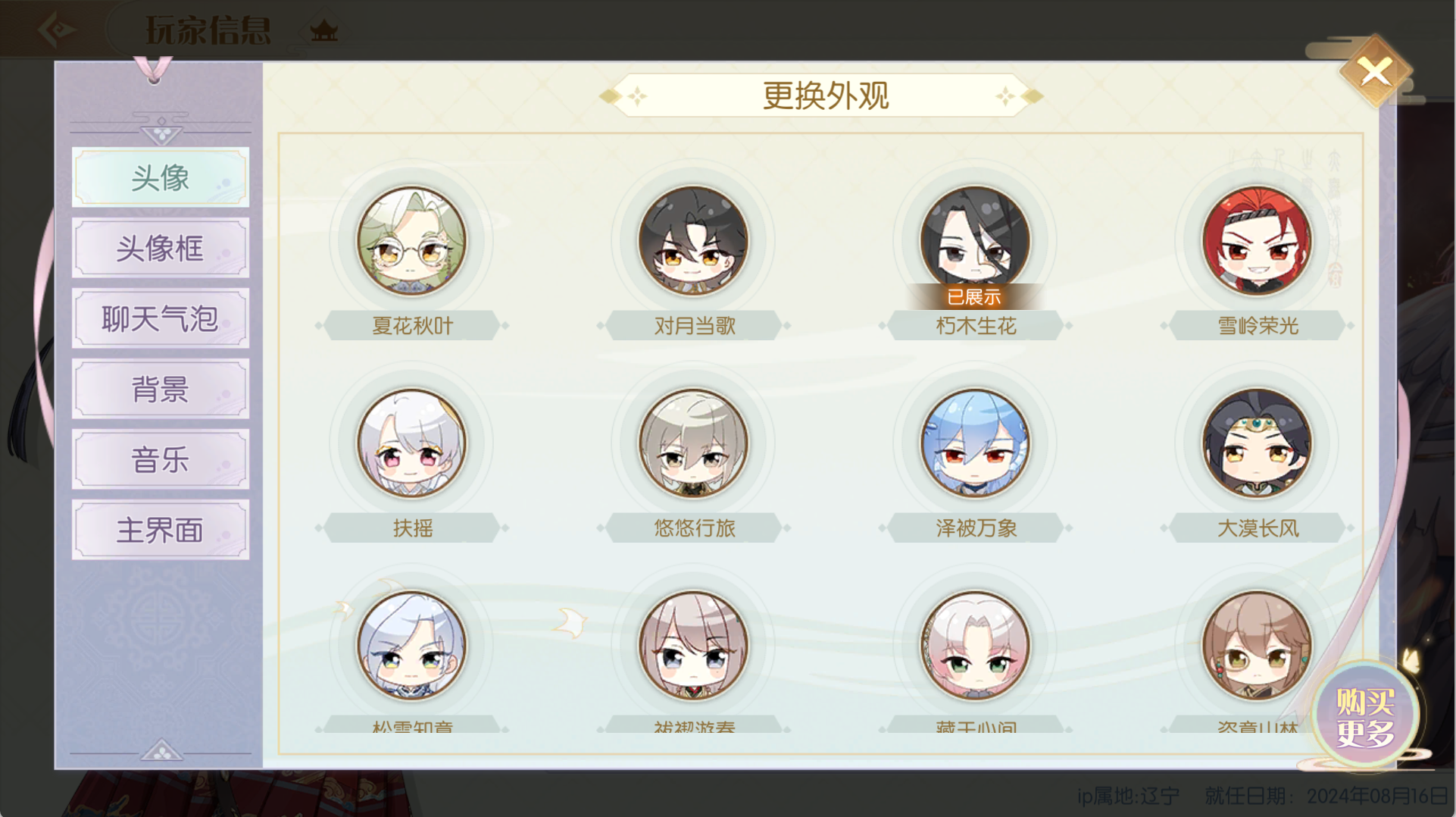Select the blue-haired 泽被万象 avatar
The image size is (1456, 817).
click(x=976, y=444)
